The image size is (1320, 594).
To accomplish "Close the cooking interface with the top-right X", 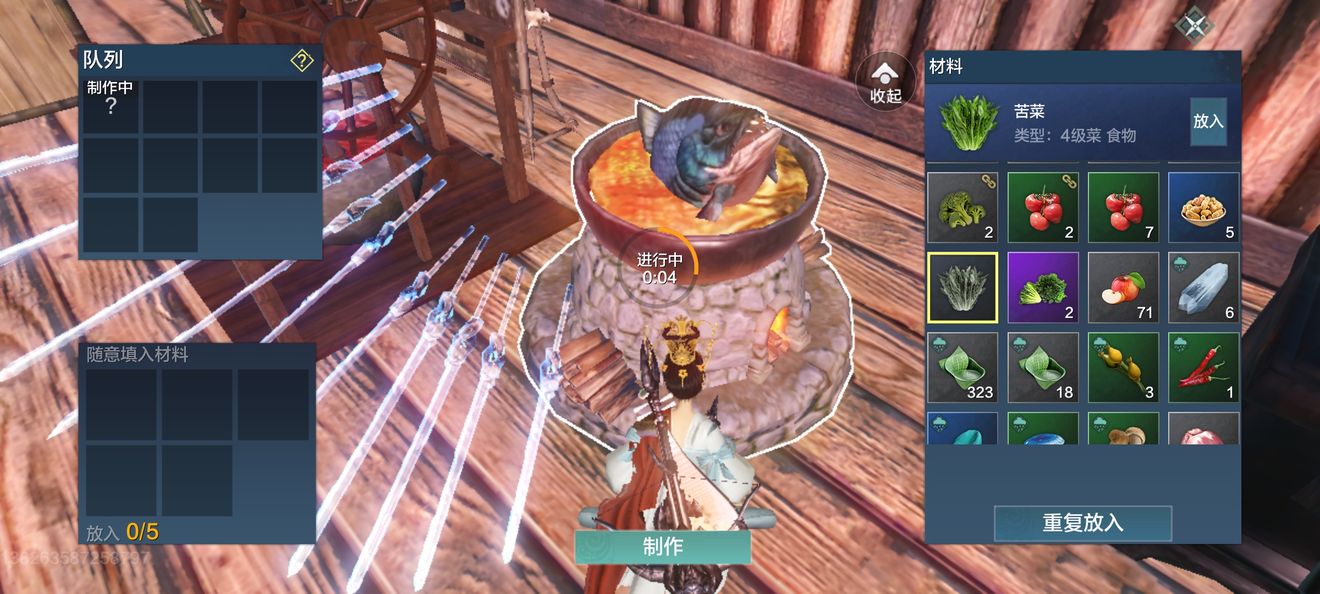I will click(x=1192, y=24).
